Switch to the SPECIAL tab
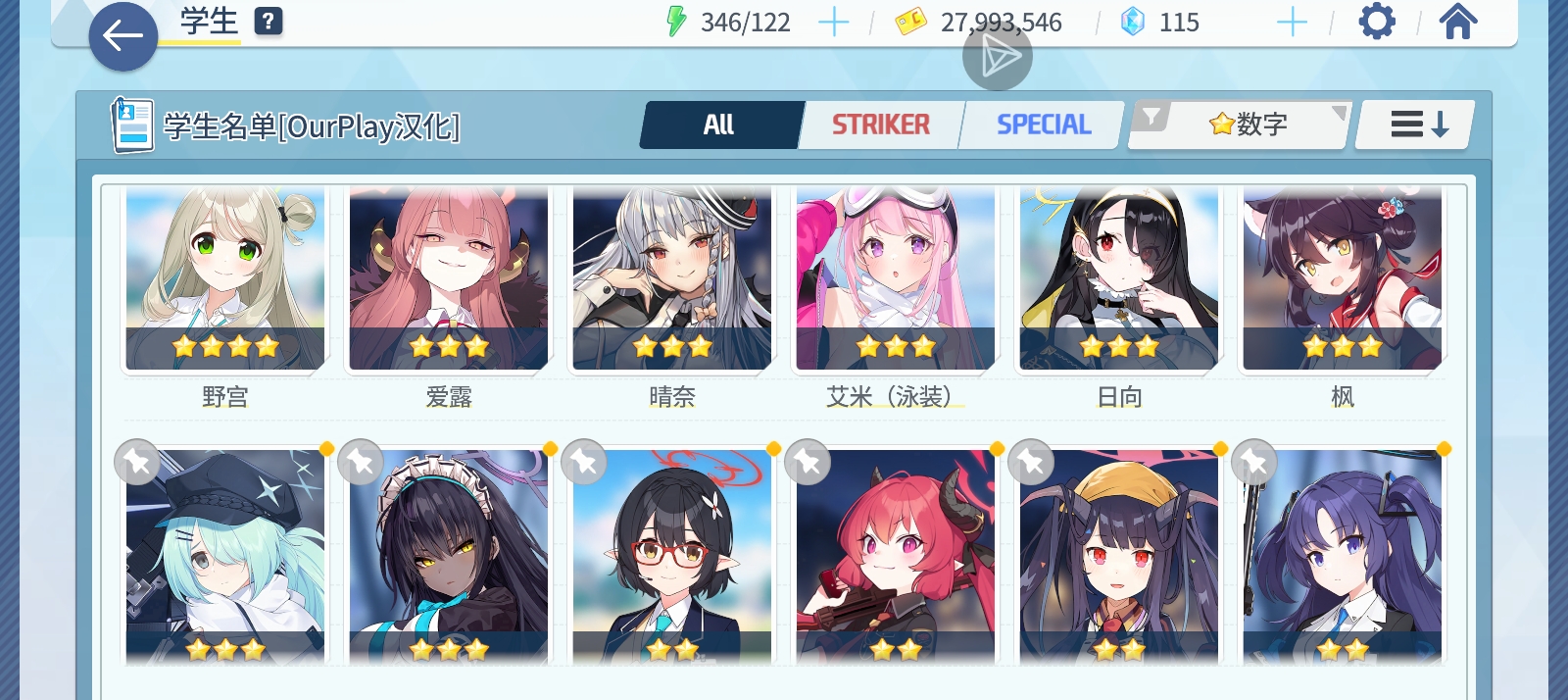The width and height of the screenshot is (1568, 700). pyautogui.click(x=1043, y=125)
